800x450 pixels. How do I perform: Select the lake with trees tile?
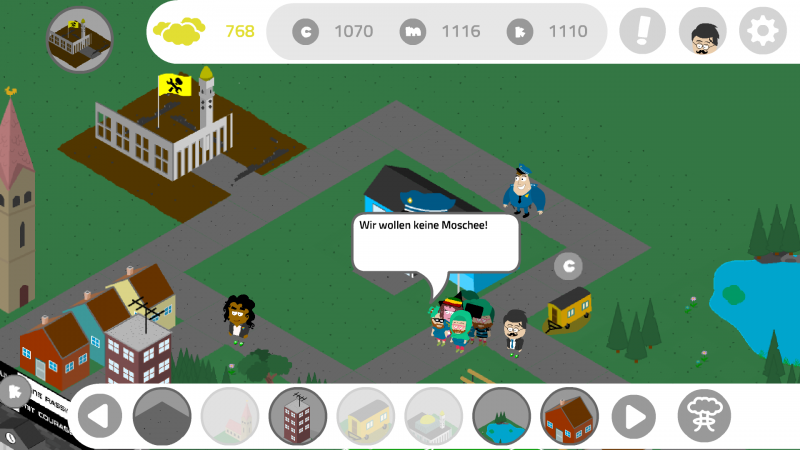(x=502, y=415)
